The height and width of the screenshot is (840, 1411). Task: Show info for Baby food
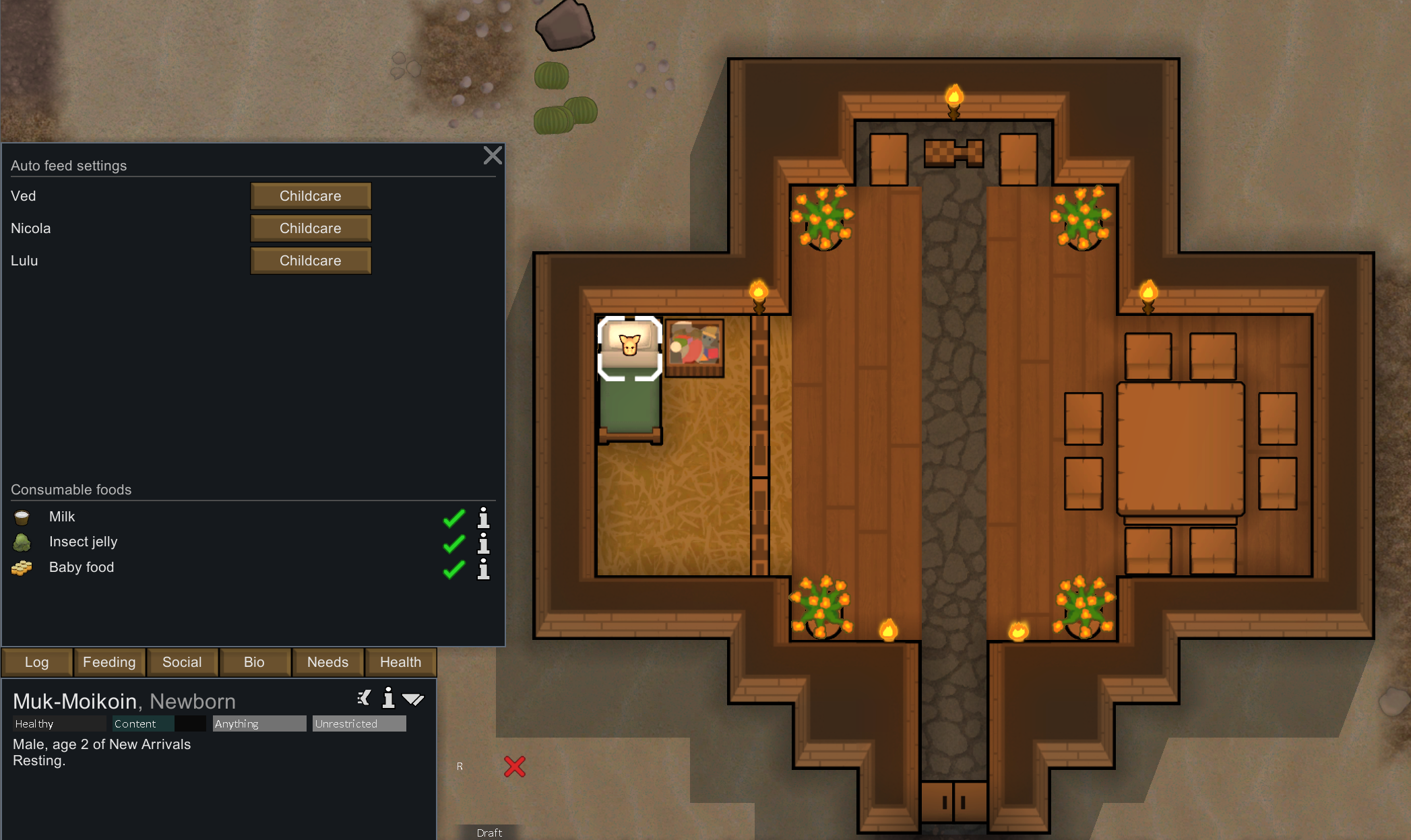point(483,569)
